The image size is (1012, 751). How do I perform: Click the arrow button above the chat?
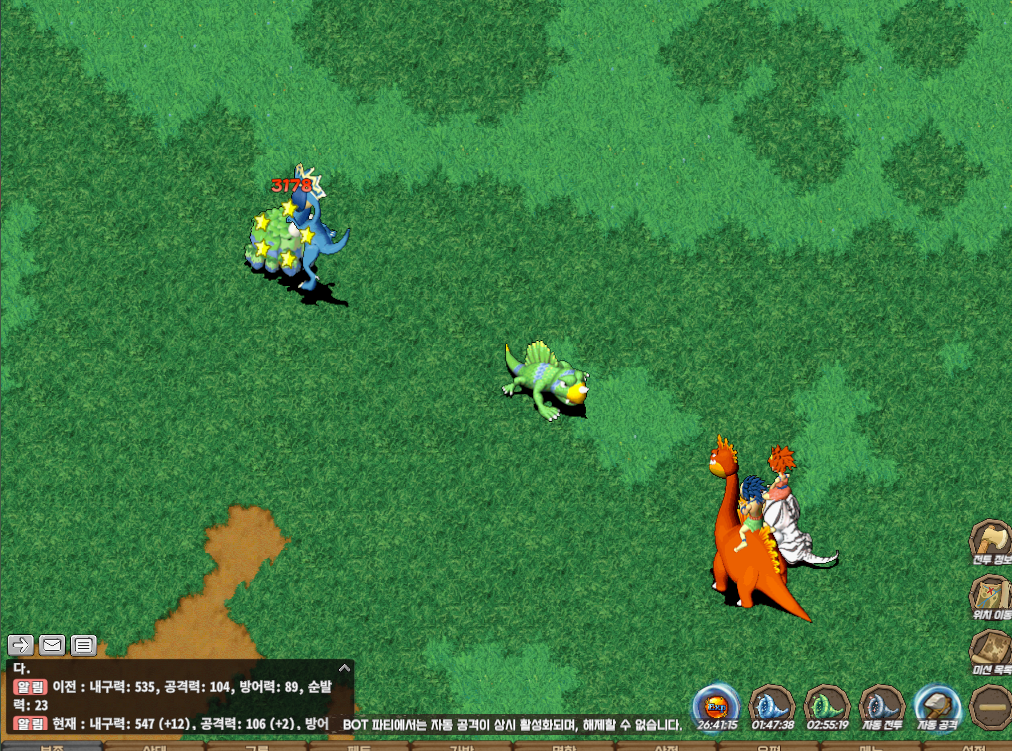[21, 645]
